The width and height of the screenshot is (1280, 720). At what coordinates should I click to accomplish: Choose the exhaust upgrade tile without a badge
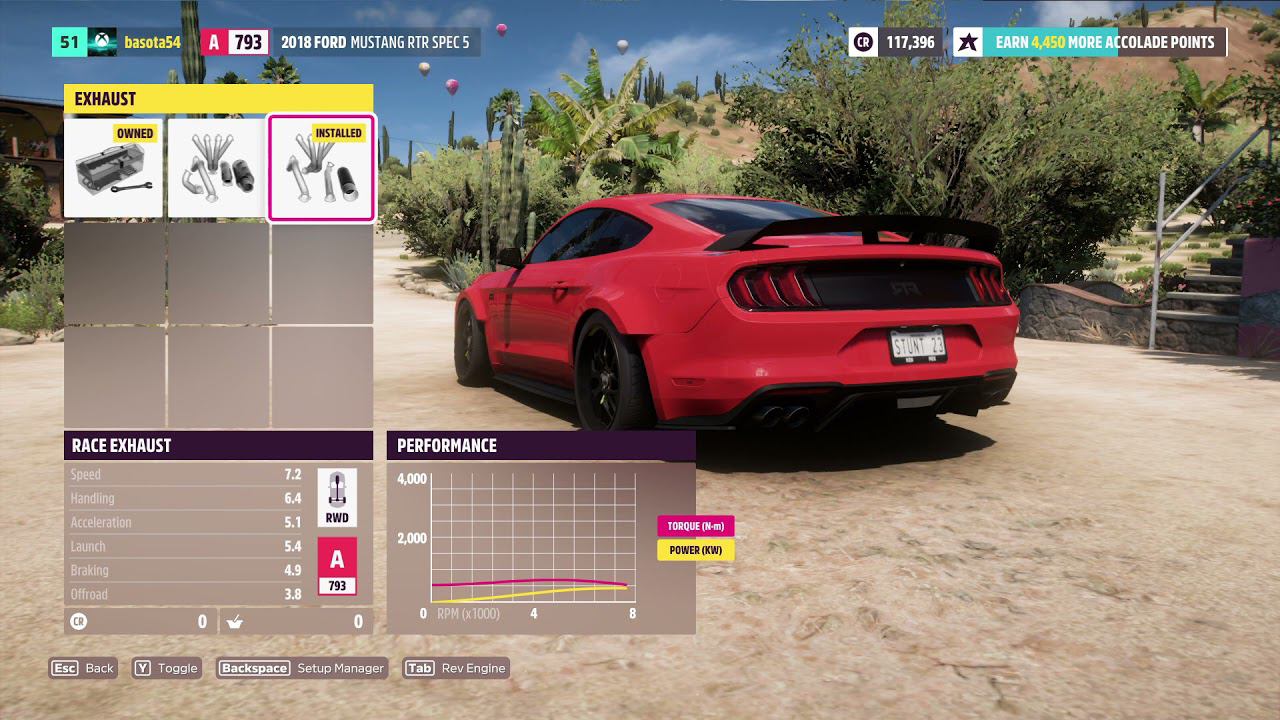[x=218, y=168]
